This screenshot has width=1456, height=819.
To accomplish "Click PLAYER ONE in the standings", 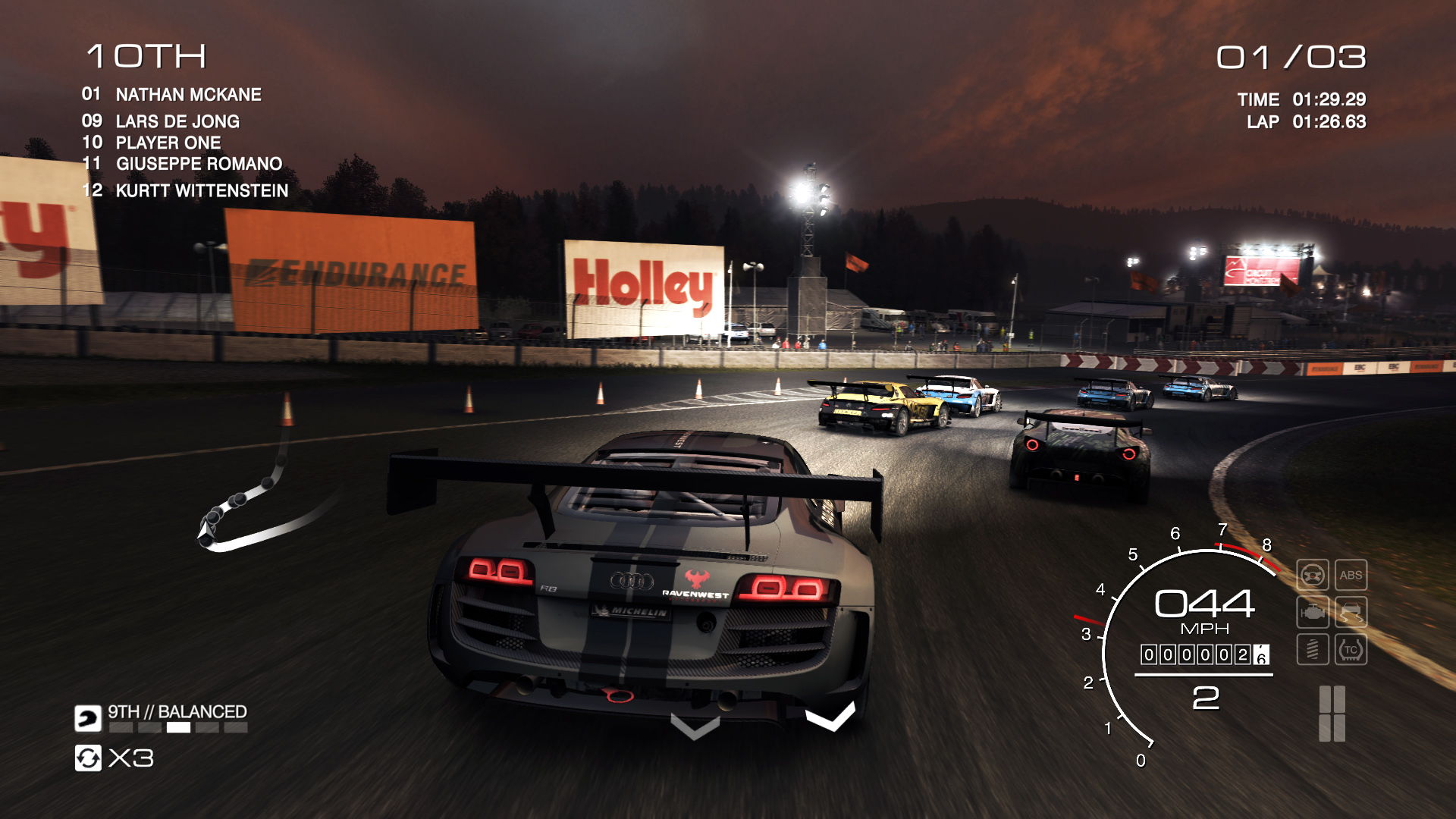I will pos(167,143).
